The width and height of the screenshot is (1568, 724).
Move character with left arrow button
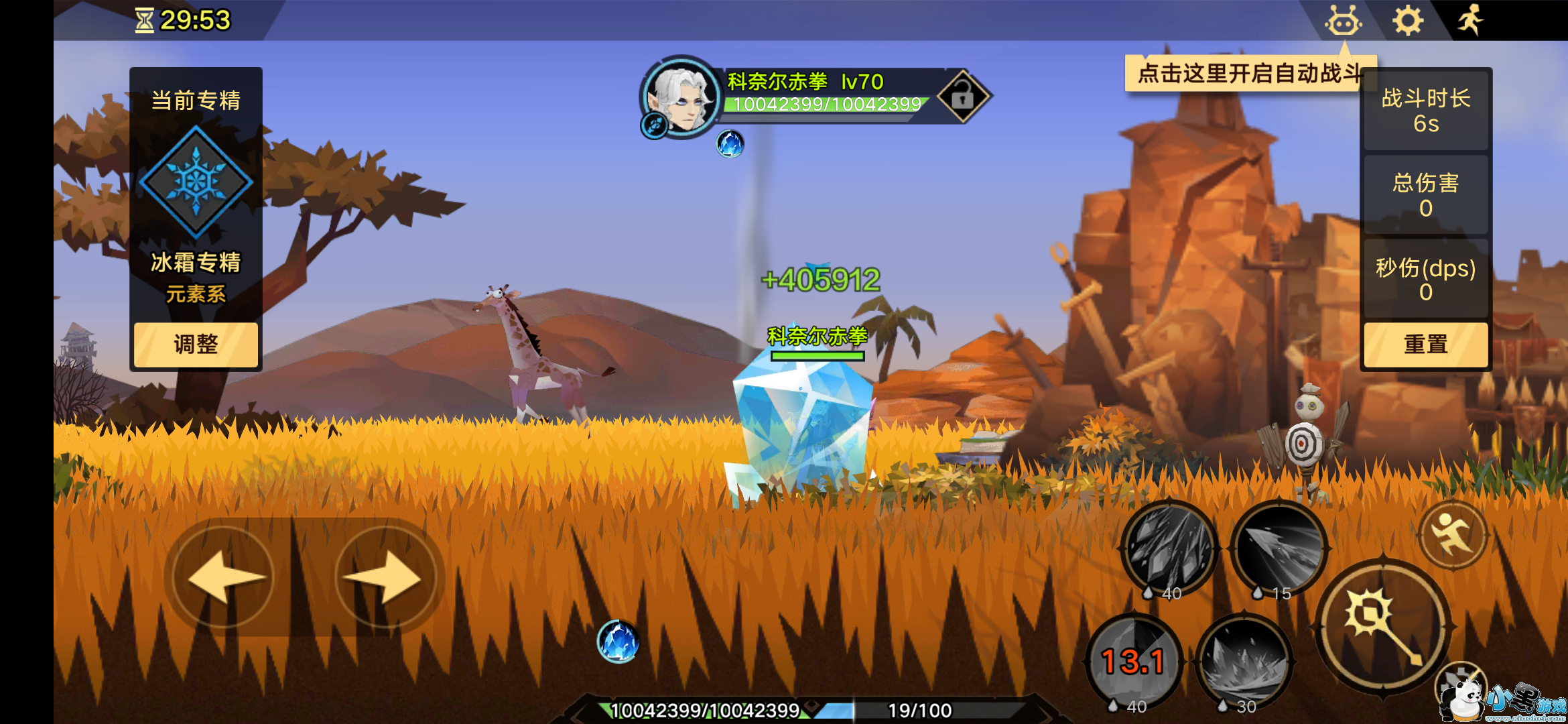(224, 577)
